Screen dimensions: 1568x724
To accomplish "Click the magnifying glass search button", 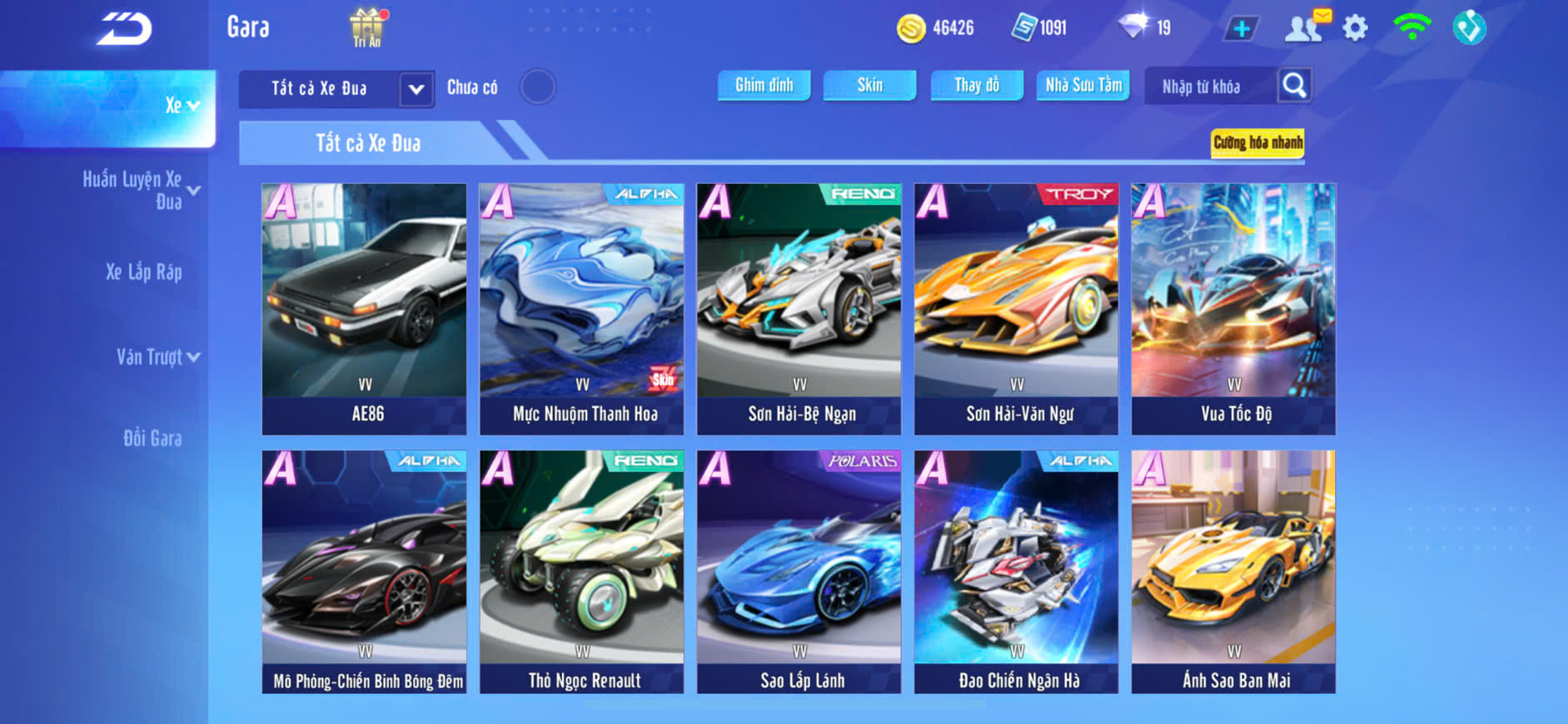I will (x=1294, y=85).
